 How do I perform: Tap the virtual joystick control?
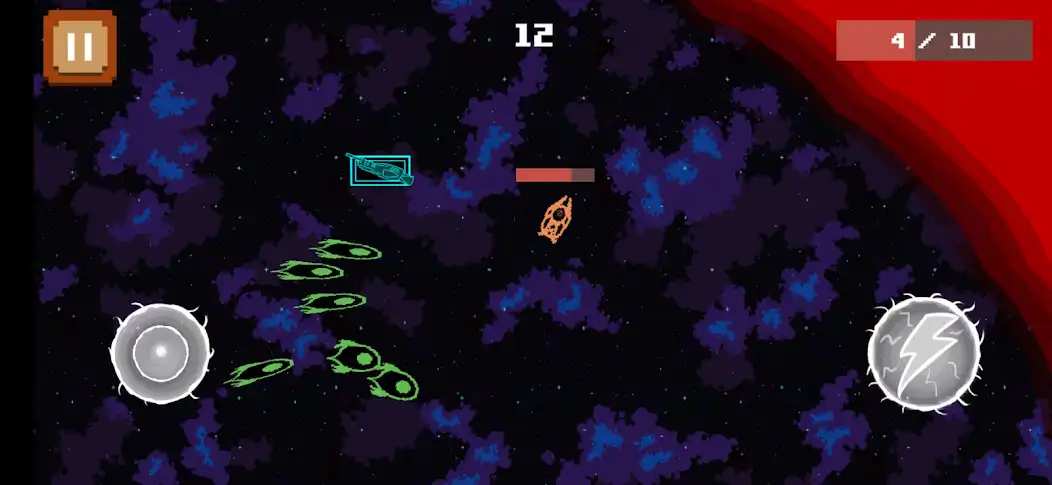click(x=160, y=353)
